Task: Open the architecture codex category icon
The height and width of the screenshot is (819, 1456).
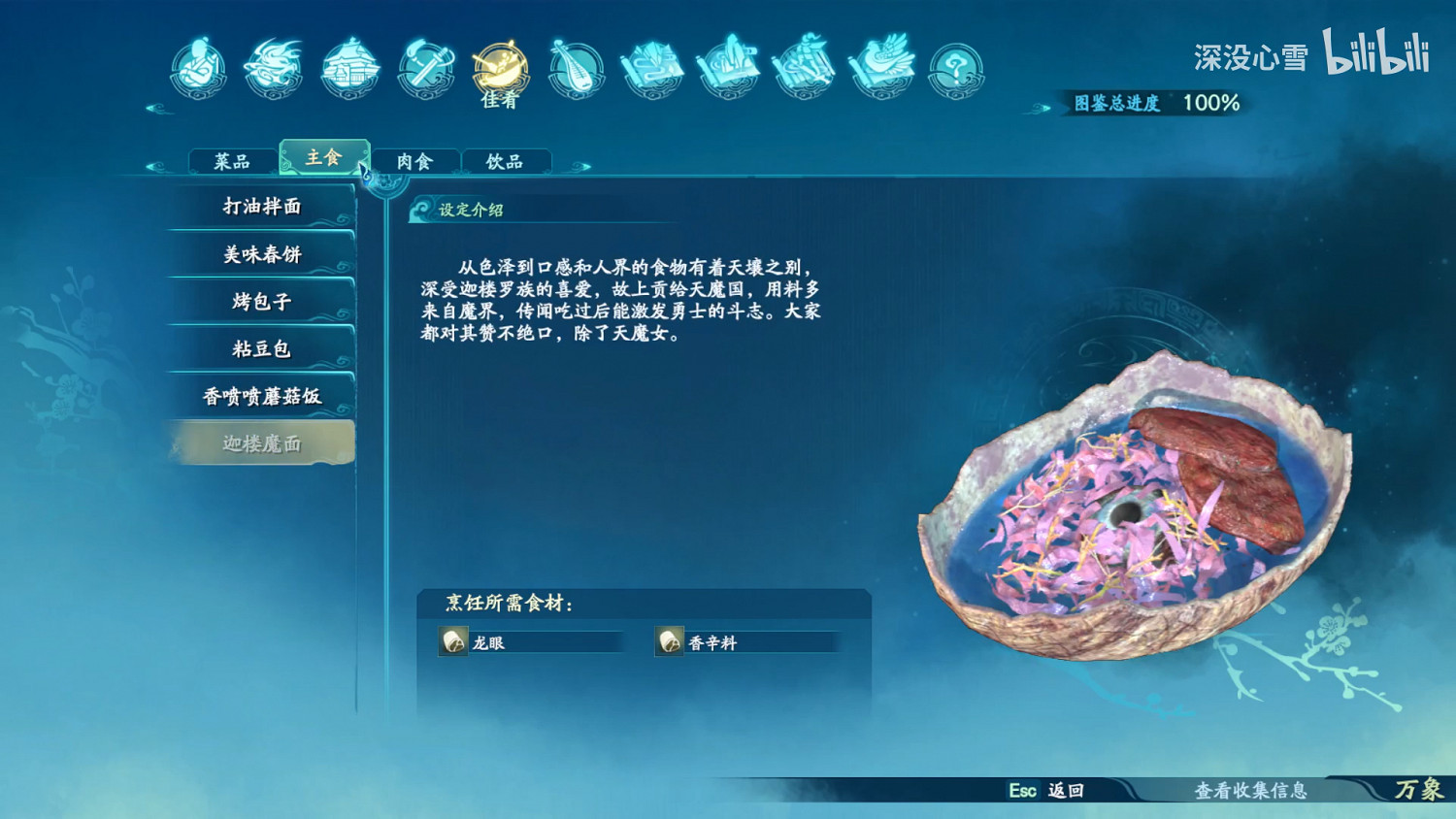Action: 347,68
